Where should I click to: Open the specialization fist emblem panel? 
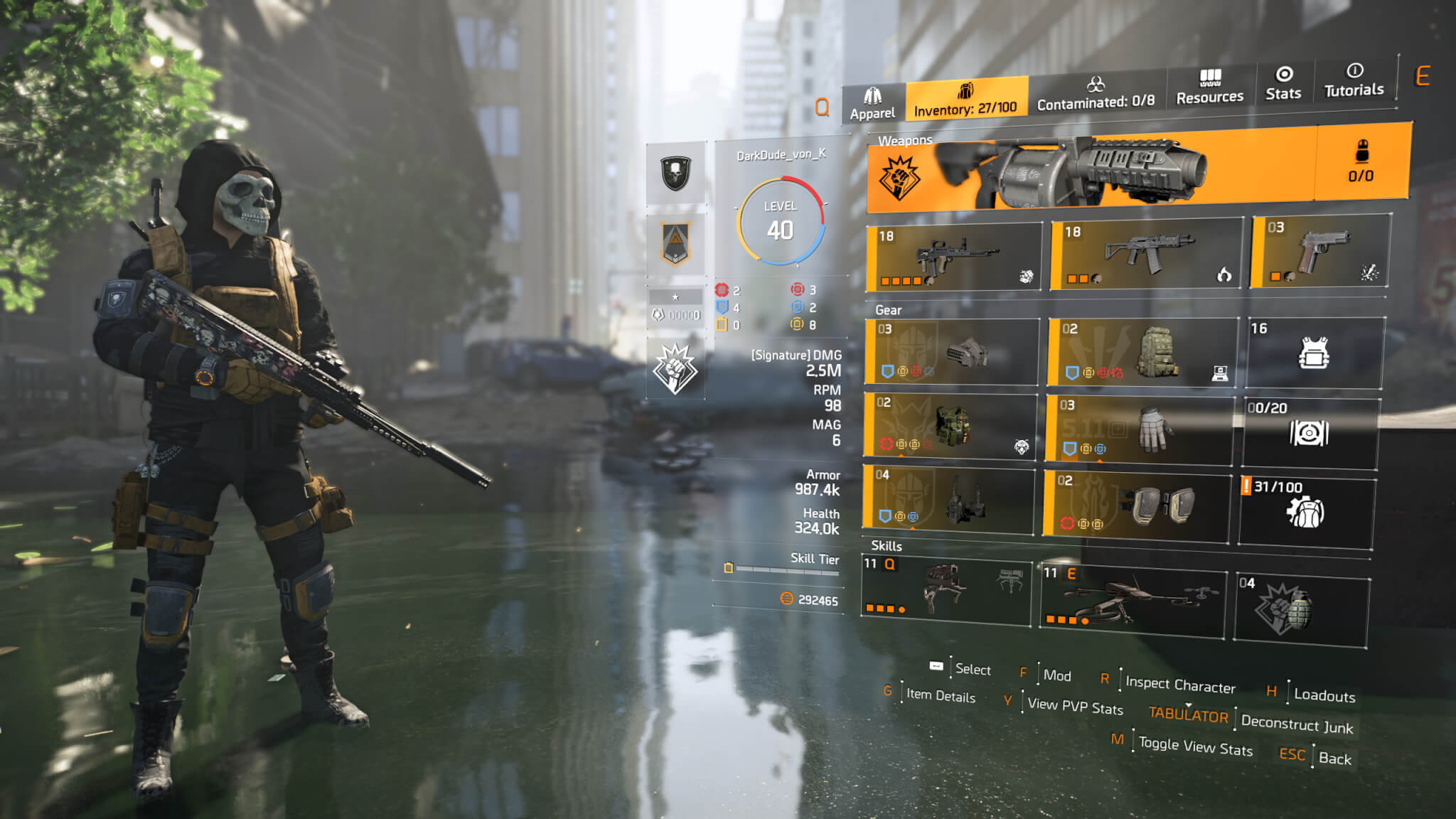click(x=675, y=368)
